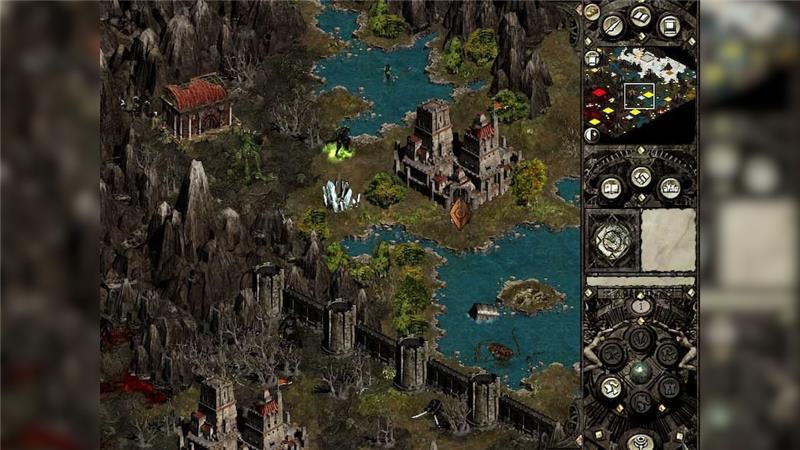Toggle the small square button beside minimap

click(592, 59)
